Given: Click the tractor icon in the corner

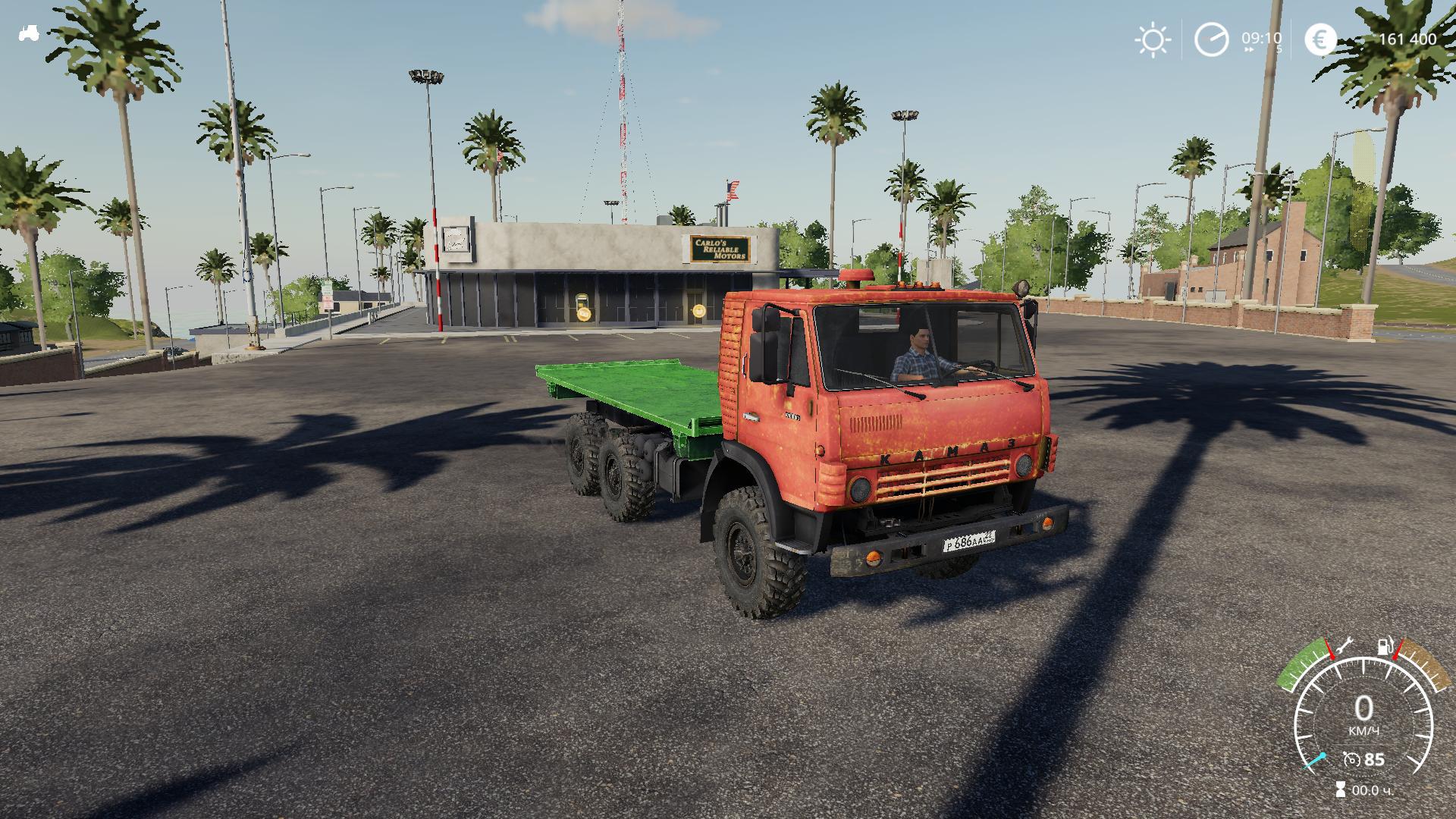Looking at the screenshot, I should (30, 33).
